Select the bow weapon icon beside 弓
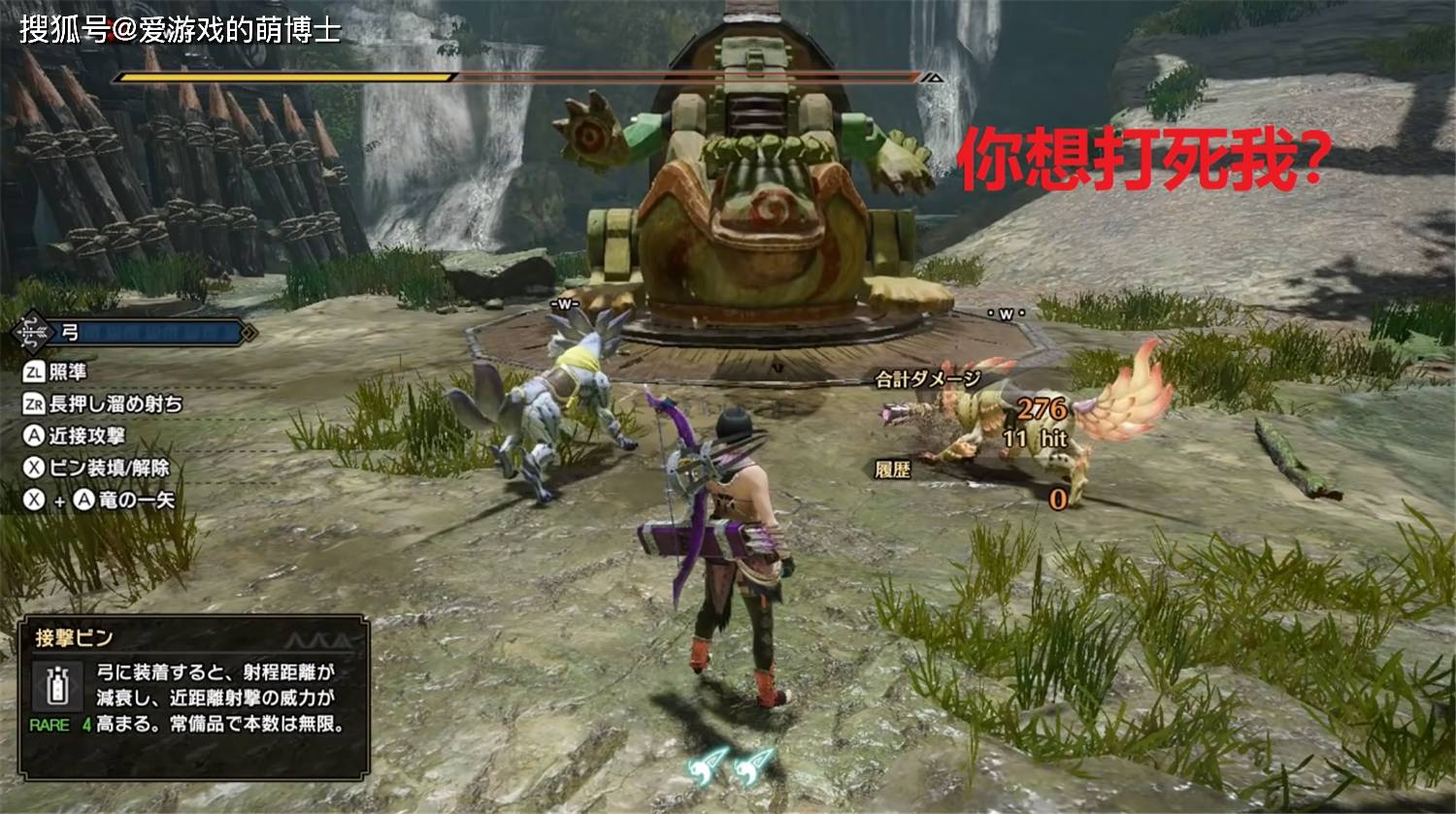 32,333
